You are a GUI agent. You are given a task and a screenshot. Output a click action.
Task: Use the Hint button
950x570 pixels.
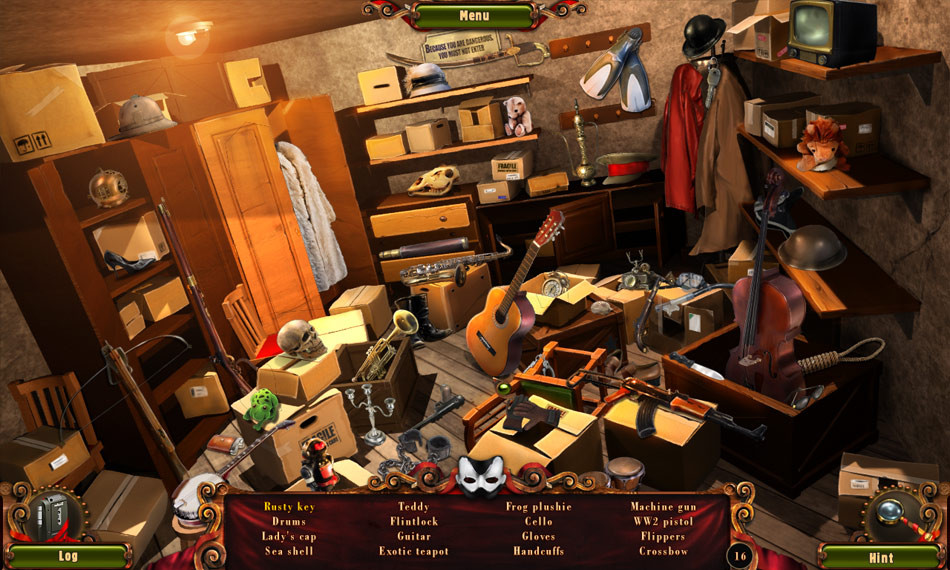pos(880,555)
